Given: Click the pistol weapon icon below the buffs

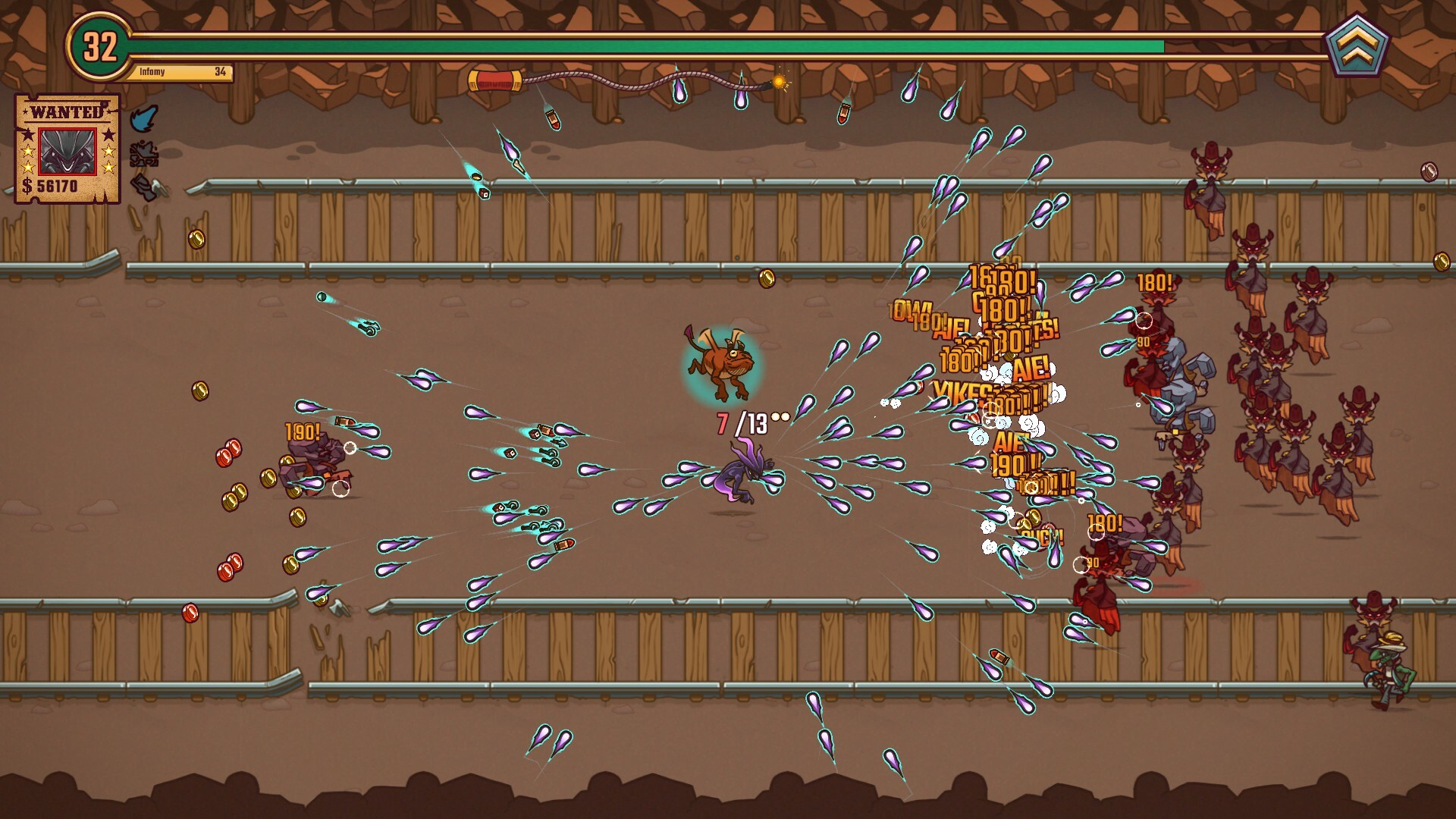Looking at the screenshot, I should pos(144,187).
